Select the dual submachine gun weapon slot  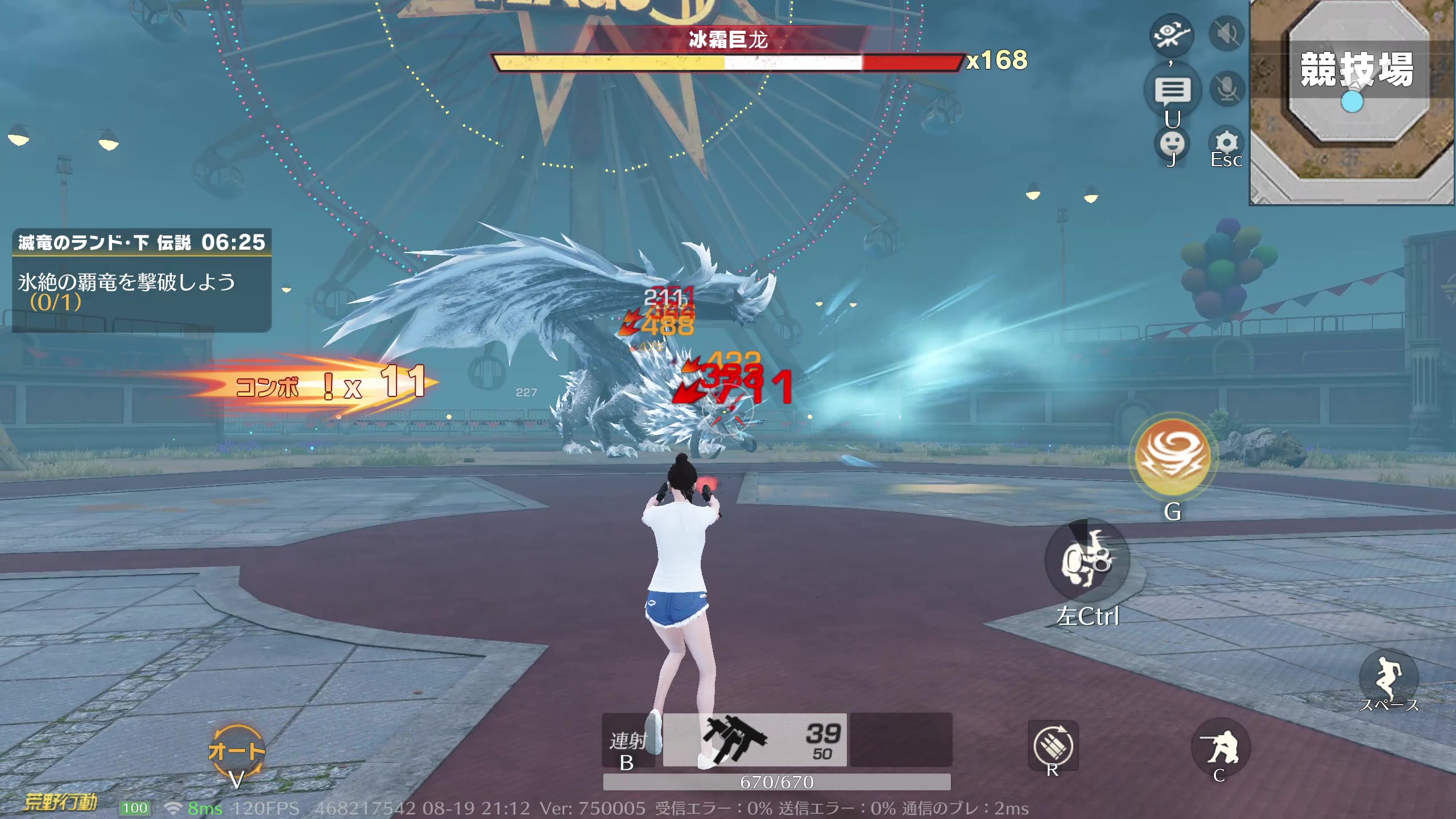click(x=755, y=740)
